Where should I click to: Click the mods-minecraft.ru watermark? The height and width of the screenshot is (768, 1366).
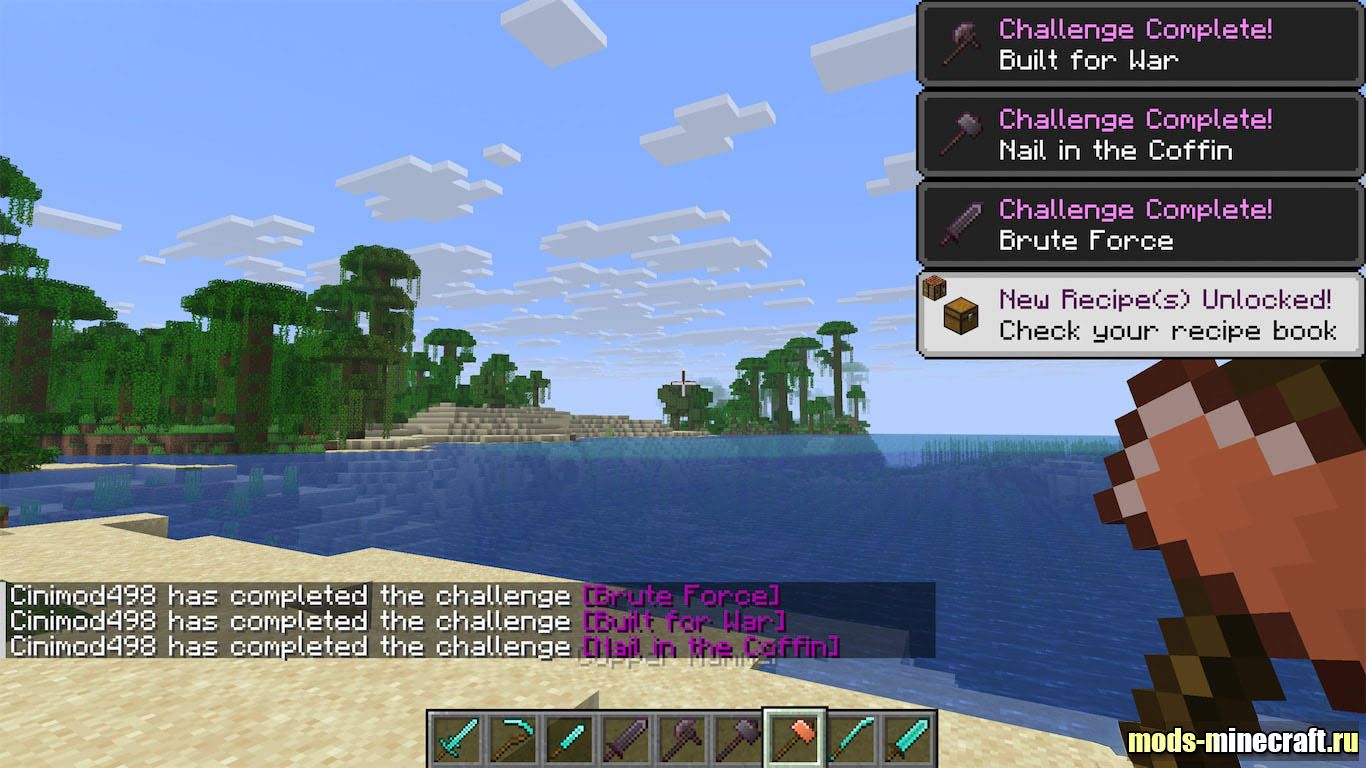tap(1243, 741)
